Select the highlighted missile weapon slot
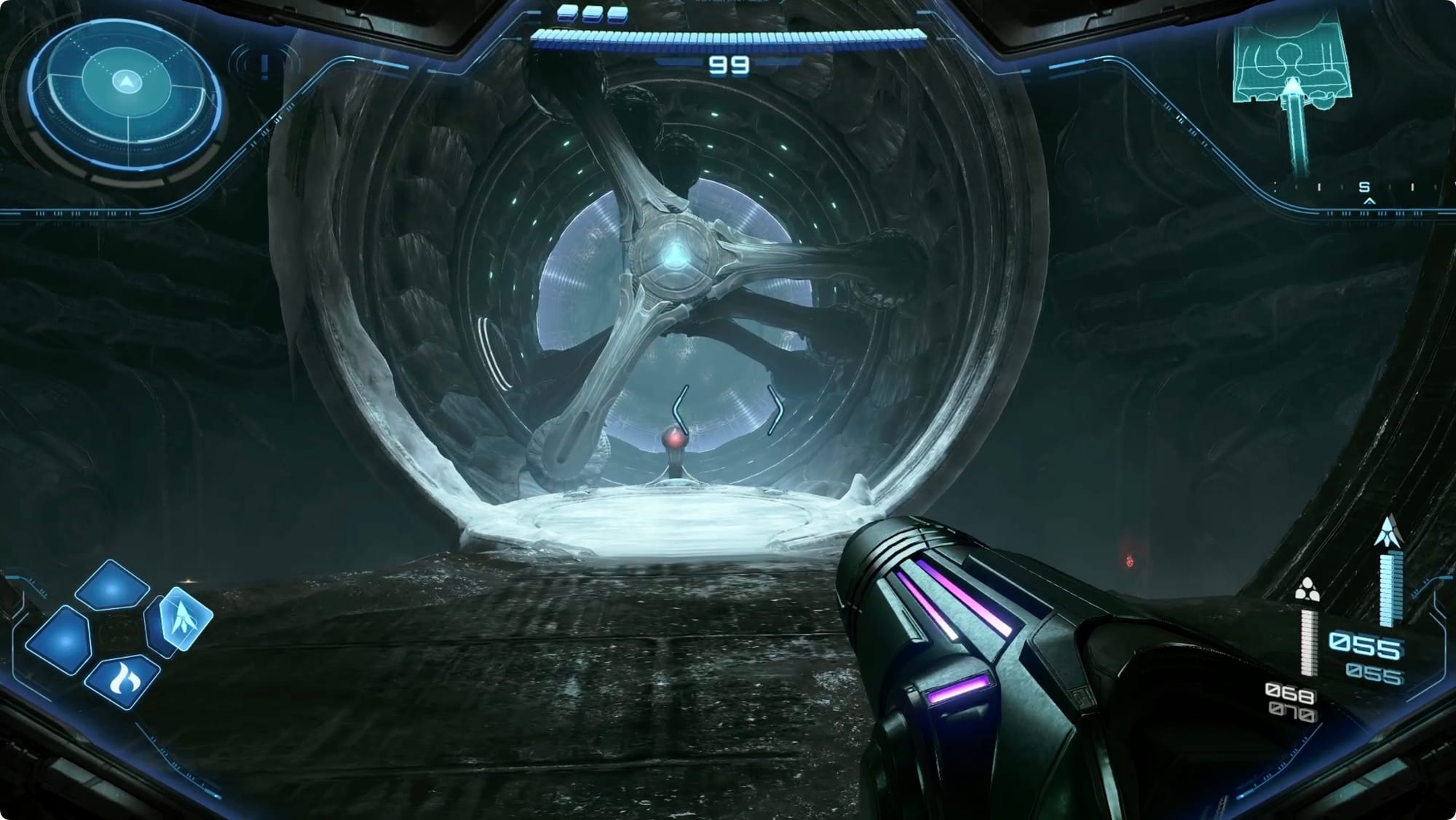 (x=186, y=618)
